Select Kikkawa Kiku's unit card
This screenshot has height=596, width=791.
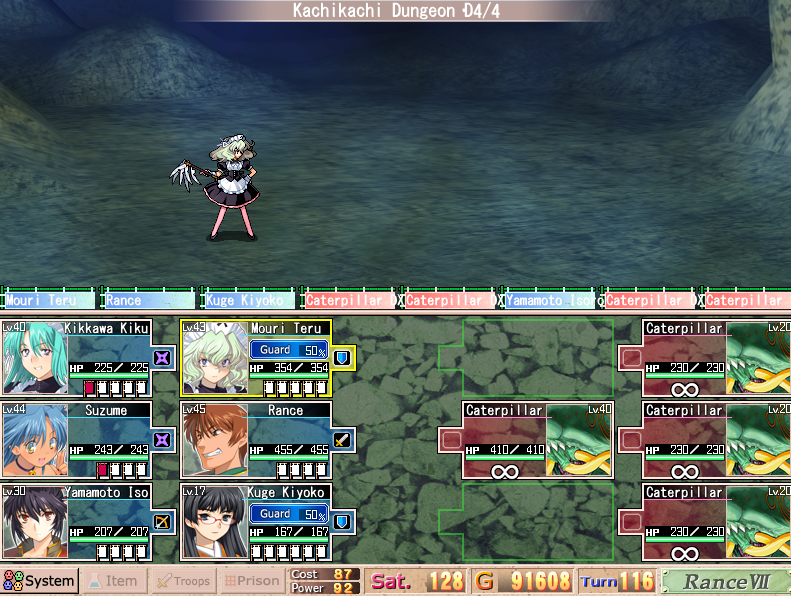[x=76, y=357]
